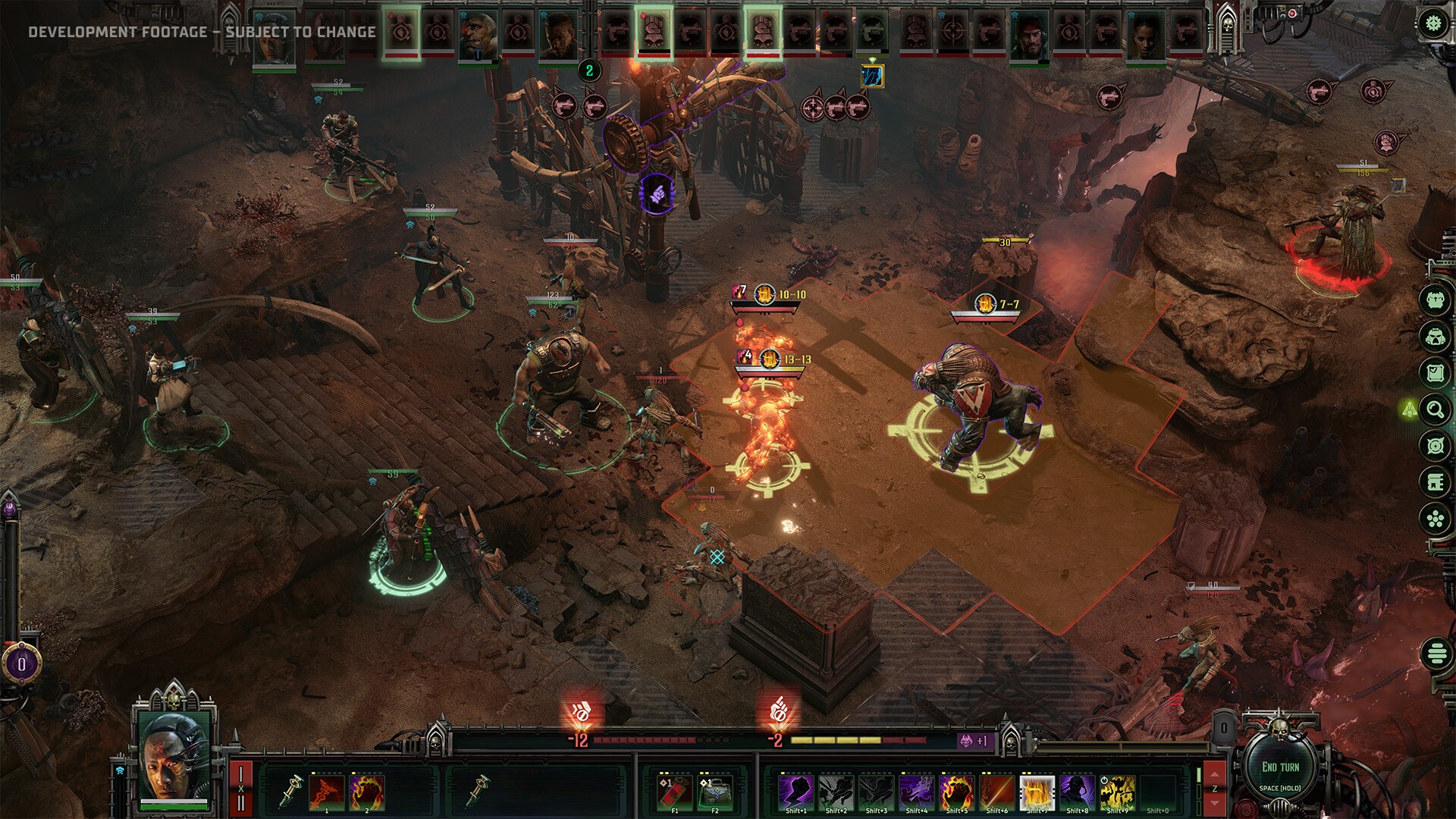Open the journal checklist panel
The width and height of the screenshot is (1456, 819).
coord(1435,372)
